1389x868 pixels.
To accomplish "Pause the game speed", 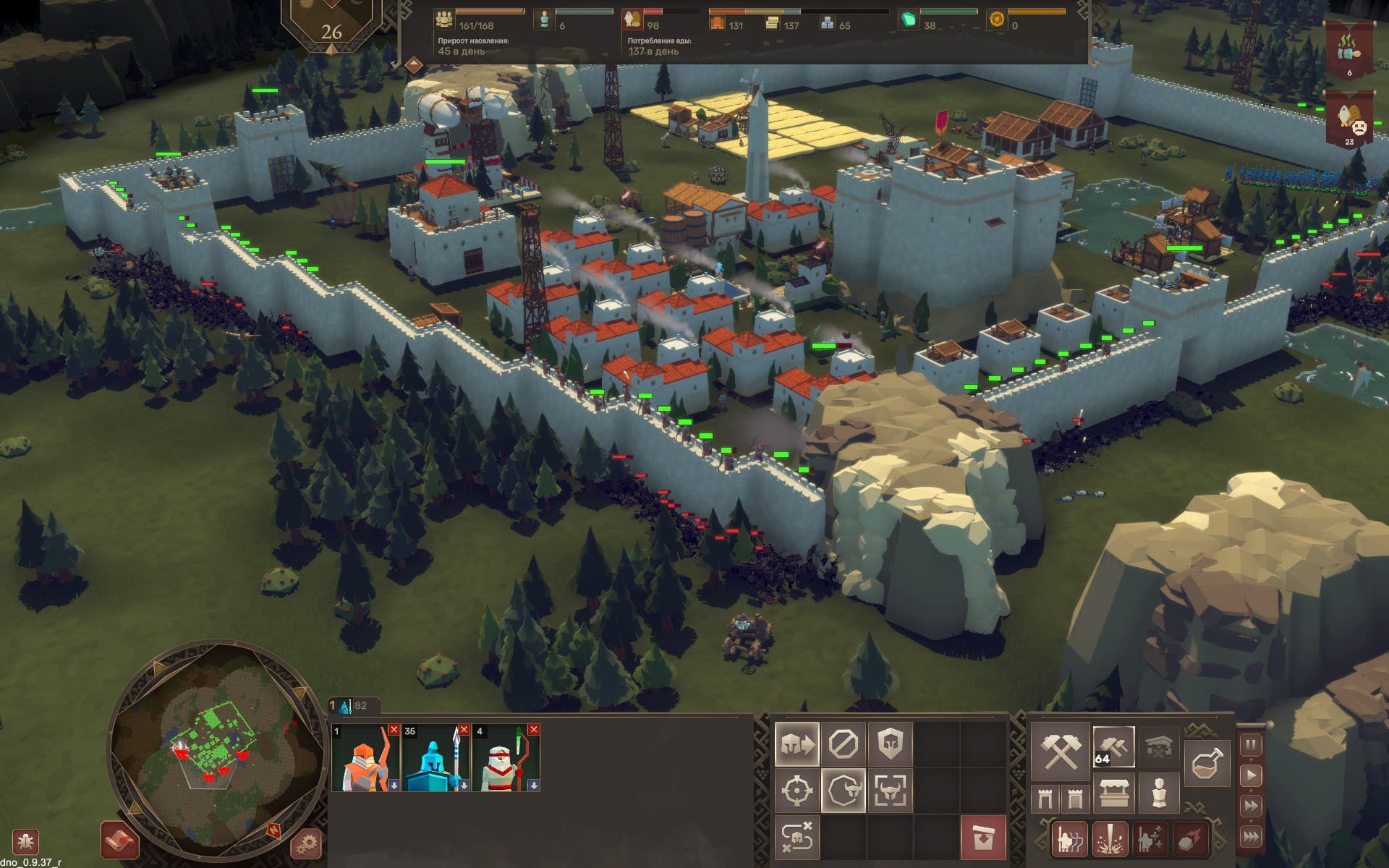I will (x=1251, y=745).
